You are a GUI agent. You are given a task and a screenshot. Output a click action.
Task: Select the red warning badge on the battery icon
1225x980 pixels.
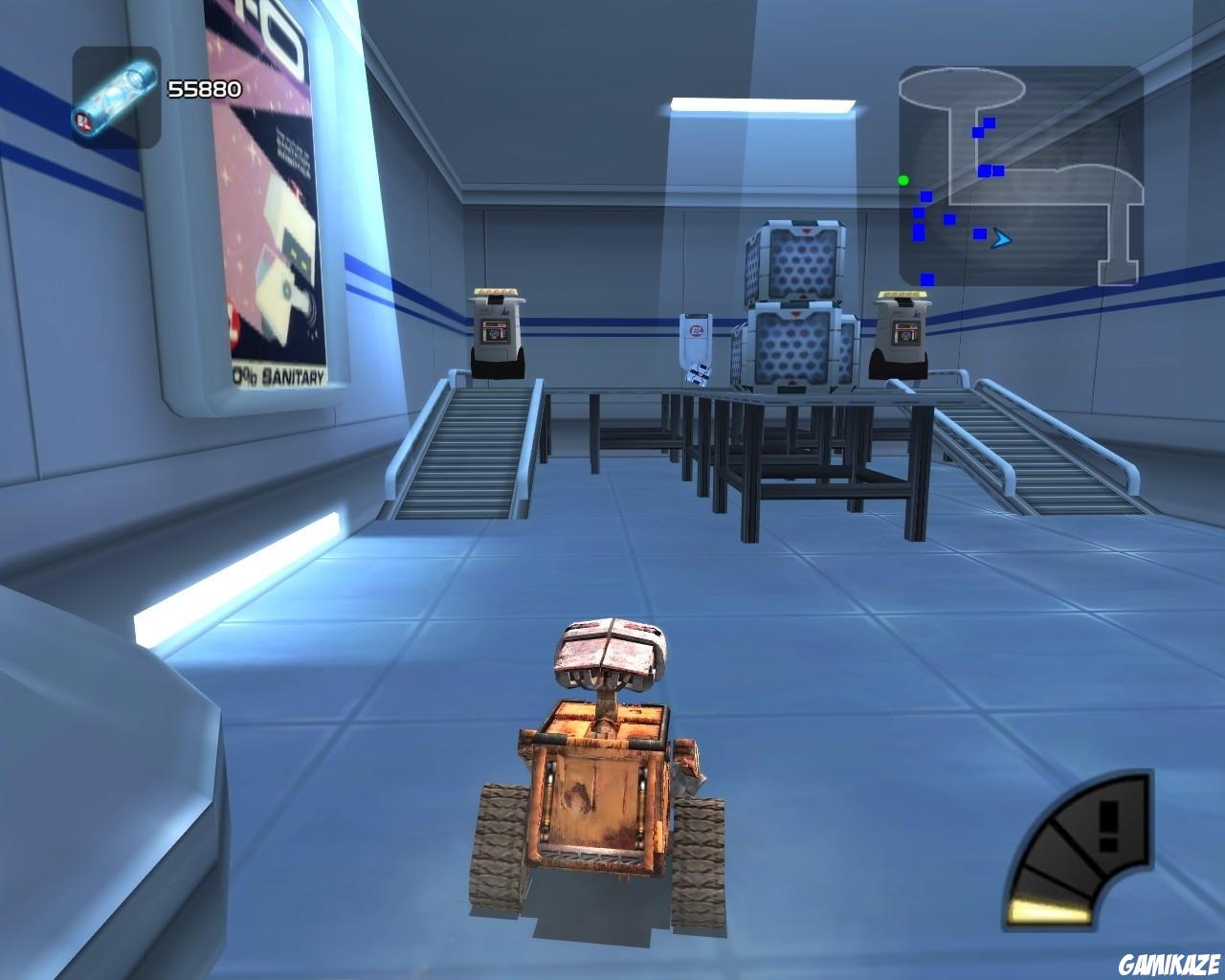coord(82,121)
